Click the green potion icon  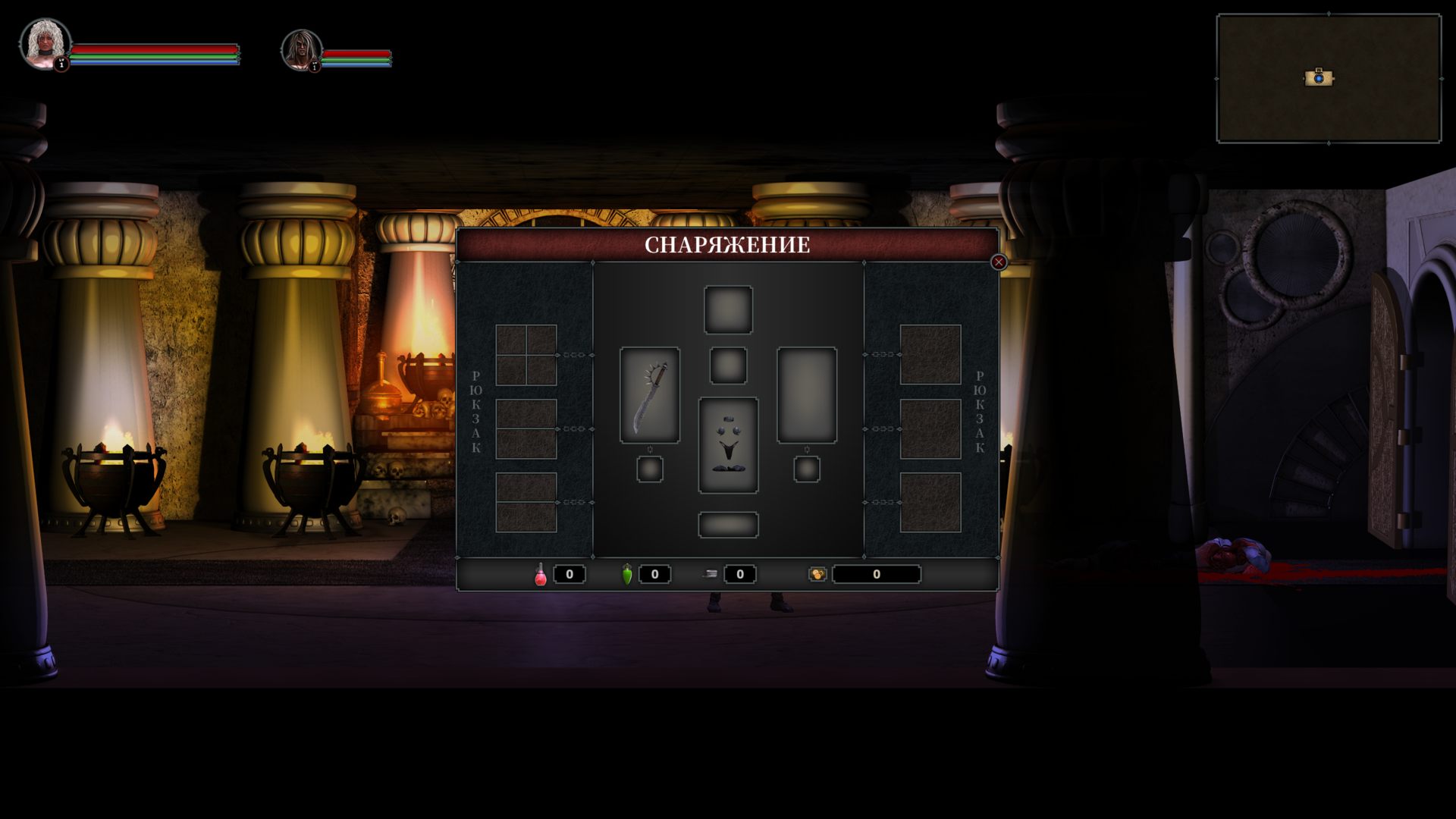coord(627,574)
